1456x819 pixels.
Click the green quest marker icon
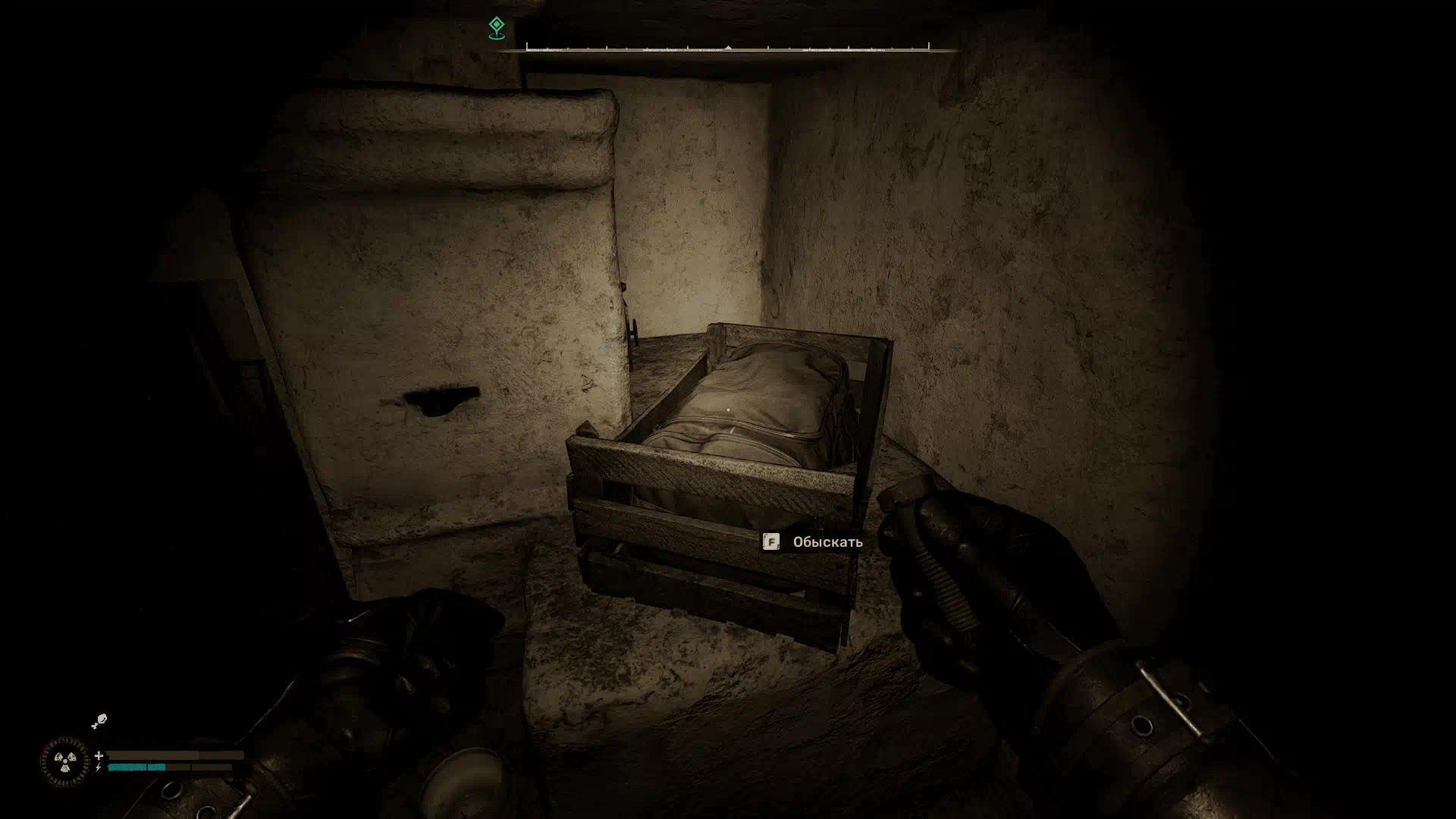[x=496, y=28]
